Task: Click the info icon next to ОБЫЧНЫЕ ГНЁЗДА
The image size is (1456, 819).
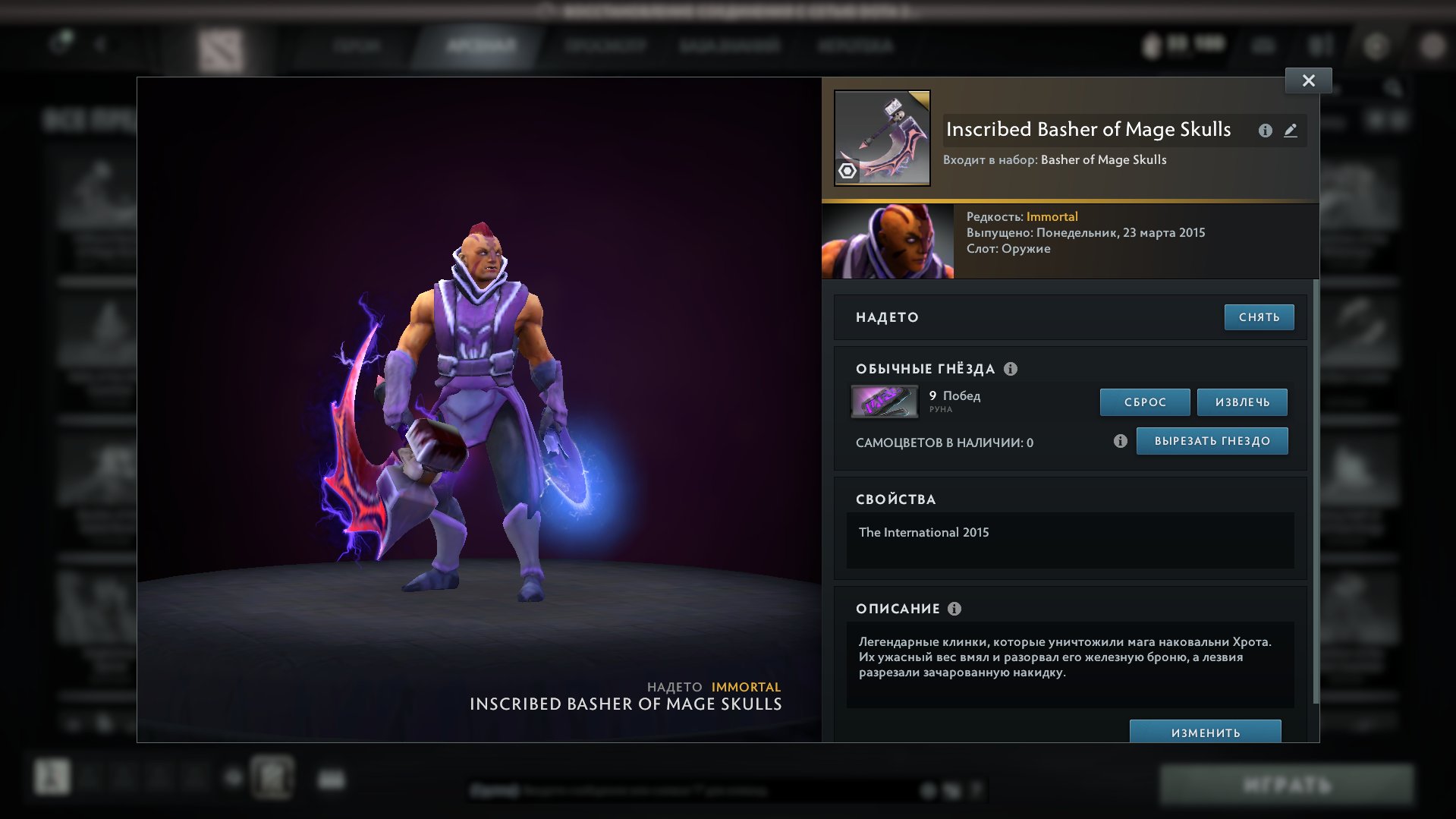Action: pyautogui.click(x=1010, y=369)
